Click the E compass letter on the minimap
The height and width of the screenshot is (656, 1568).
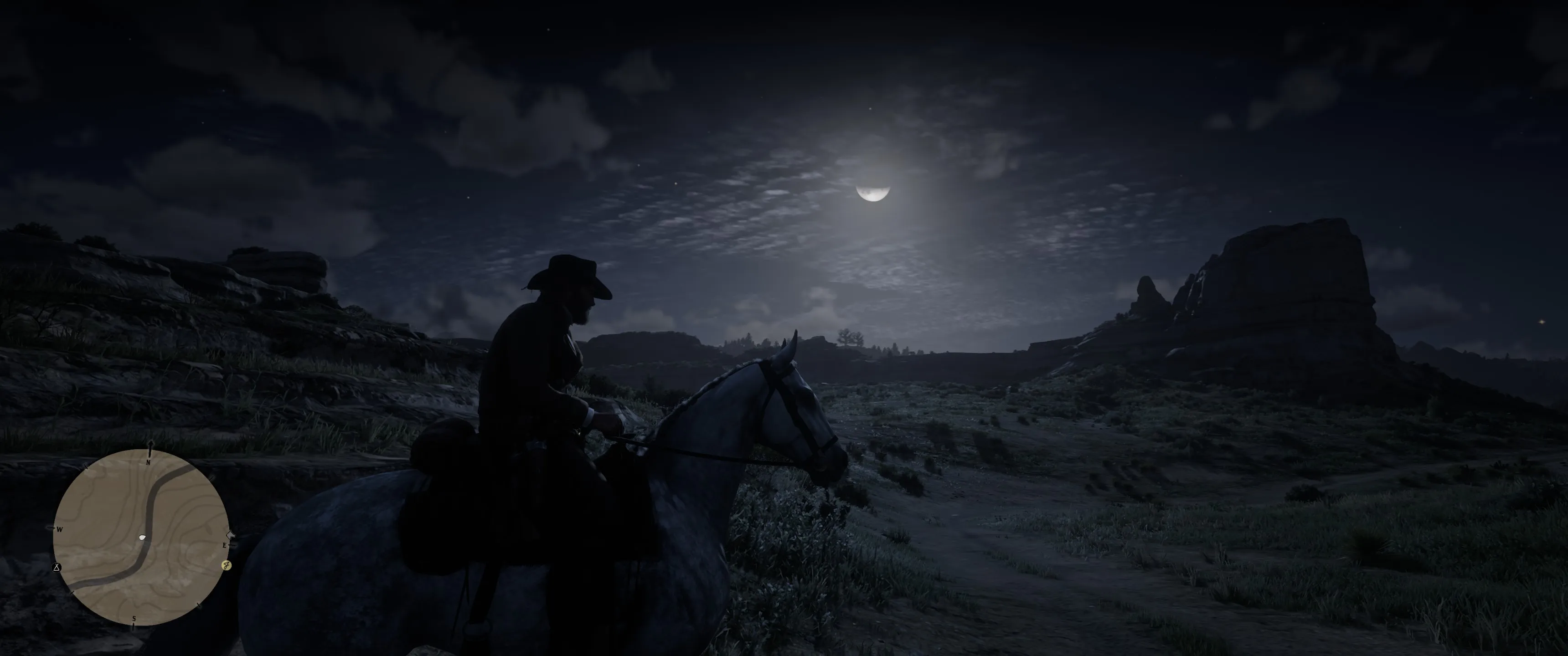(x=225, y=546)
